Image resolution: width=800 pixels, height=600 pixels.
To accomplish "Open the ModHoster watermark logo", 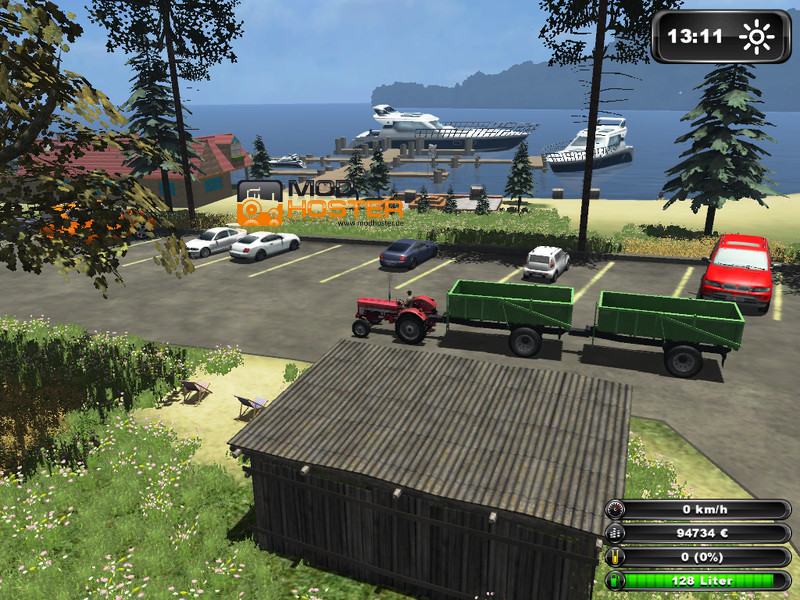I will coord(319,201).
